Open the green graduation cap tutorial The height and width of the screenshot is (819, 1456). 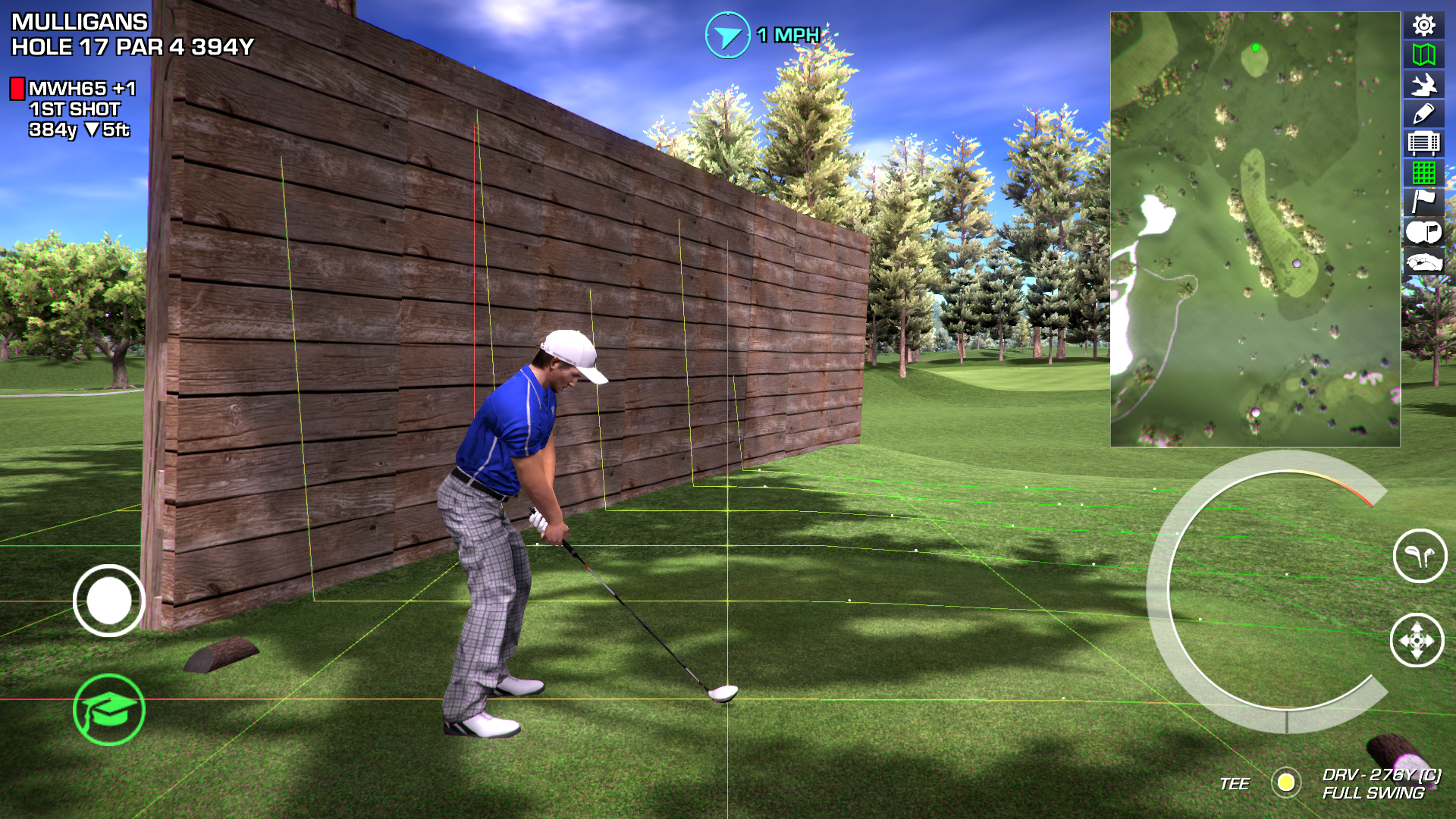[x=109, y=710]
